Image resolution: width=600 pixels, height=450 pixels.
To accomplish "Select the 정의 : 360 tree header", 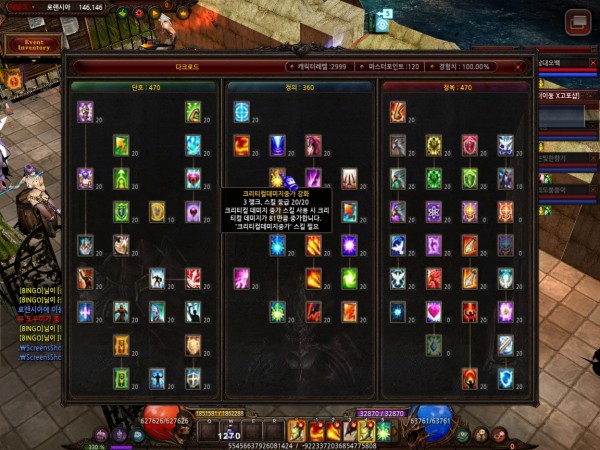I will click(300, 87).
